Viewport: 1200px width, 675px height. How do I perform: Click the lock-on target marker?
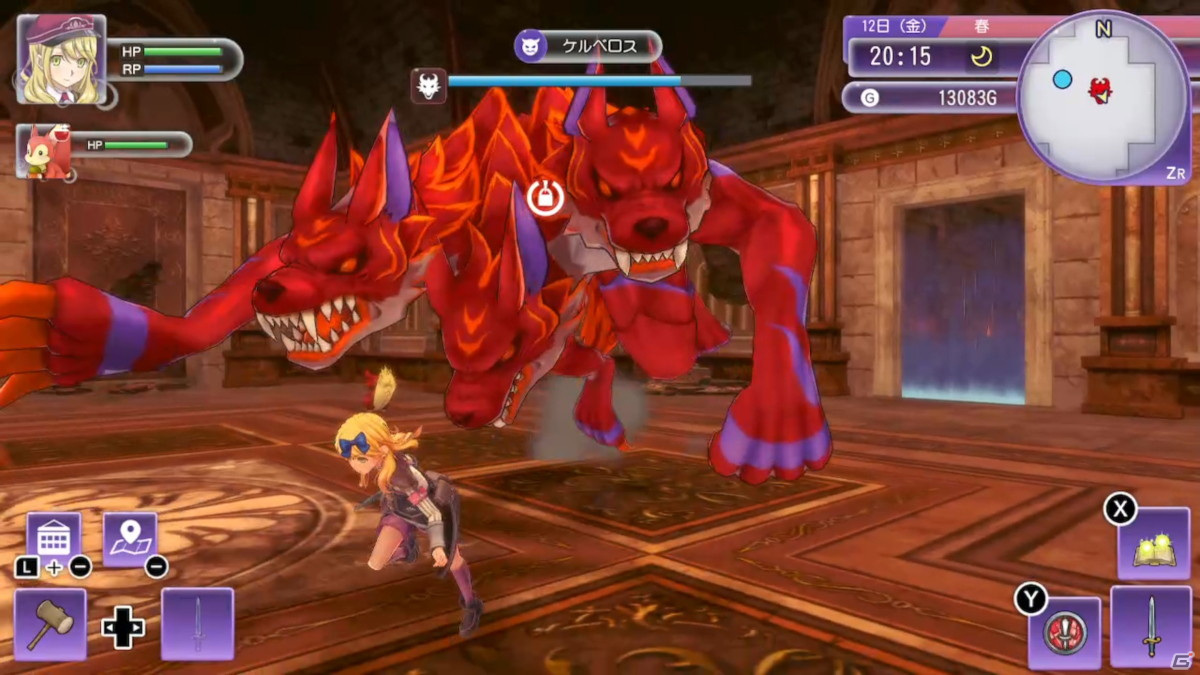tap(545, 197)
